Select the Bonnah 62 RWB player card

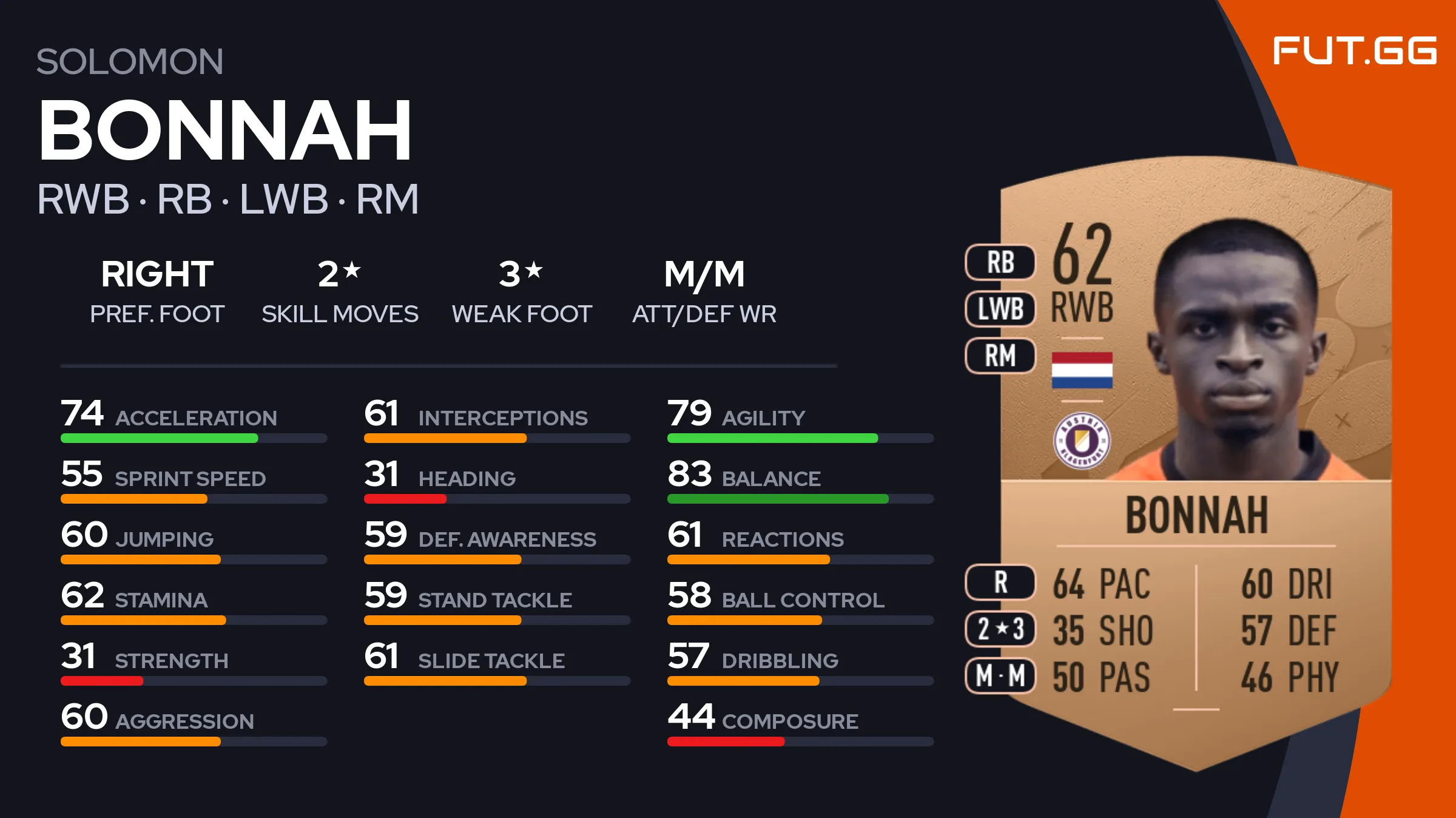[1195, 461]
